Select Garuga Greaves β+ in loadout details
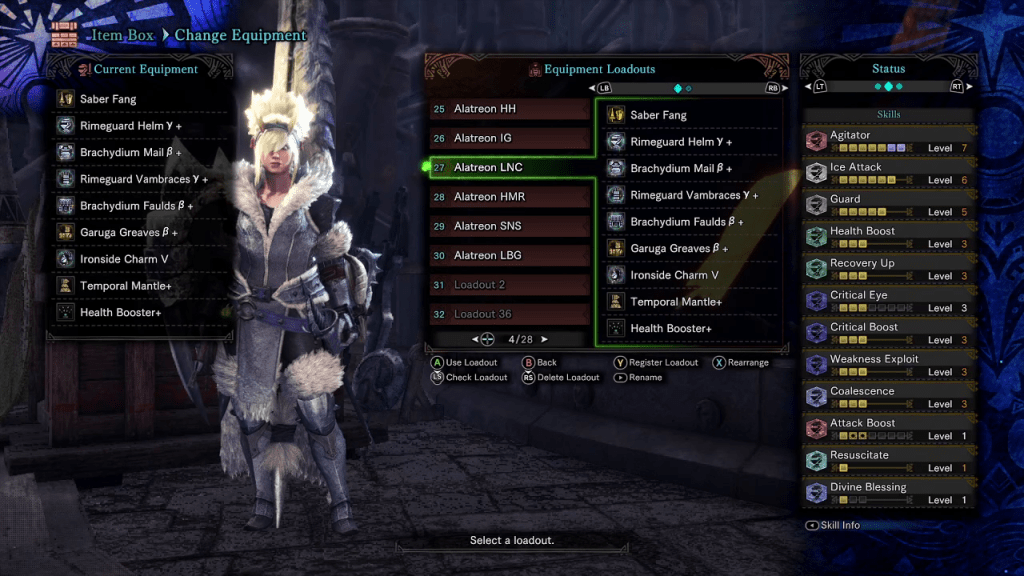 coord(690,248)
